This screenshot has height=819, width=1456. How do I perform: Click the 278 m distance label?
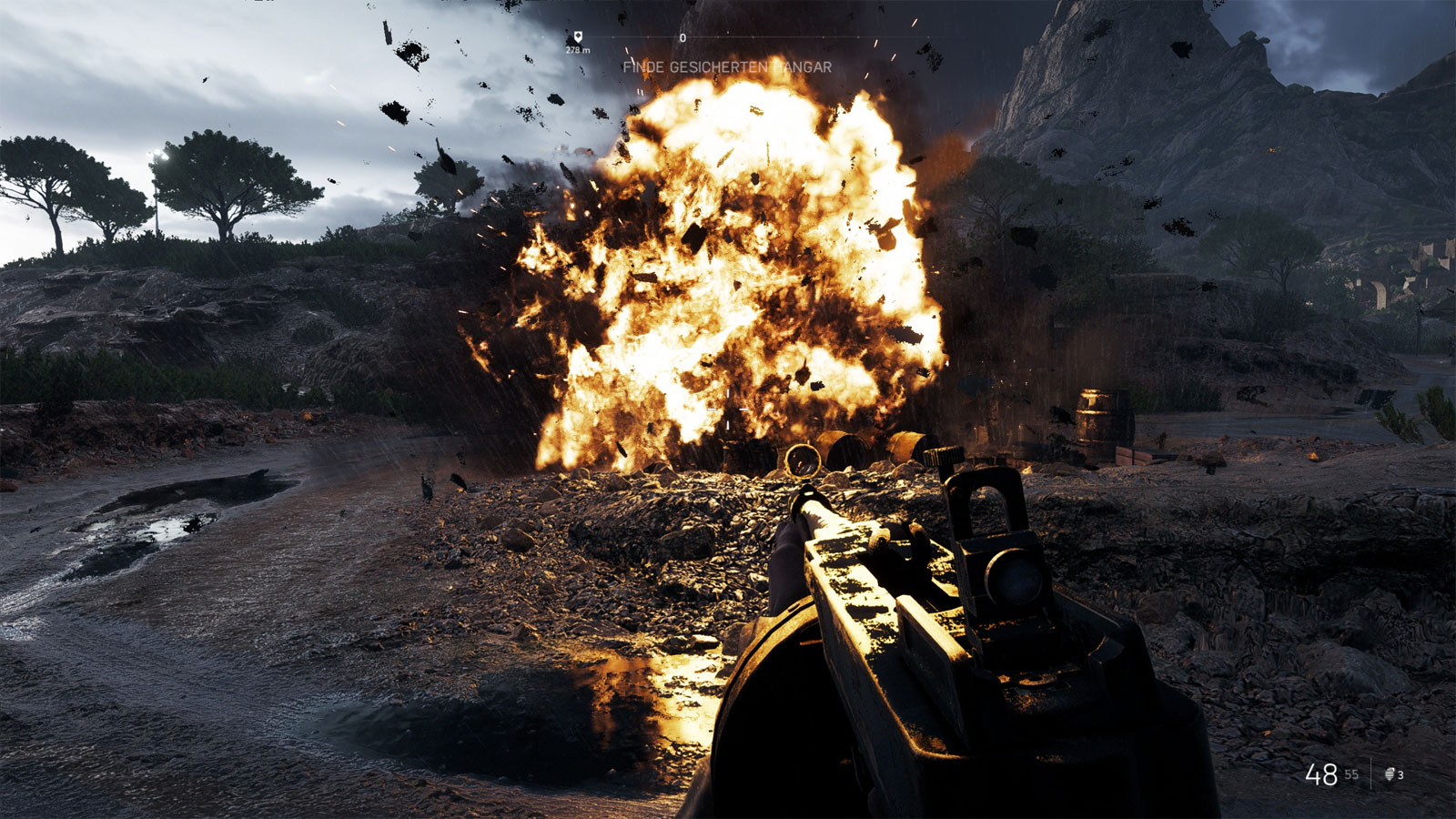pyautogui.click(x=577, y=52)
